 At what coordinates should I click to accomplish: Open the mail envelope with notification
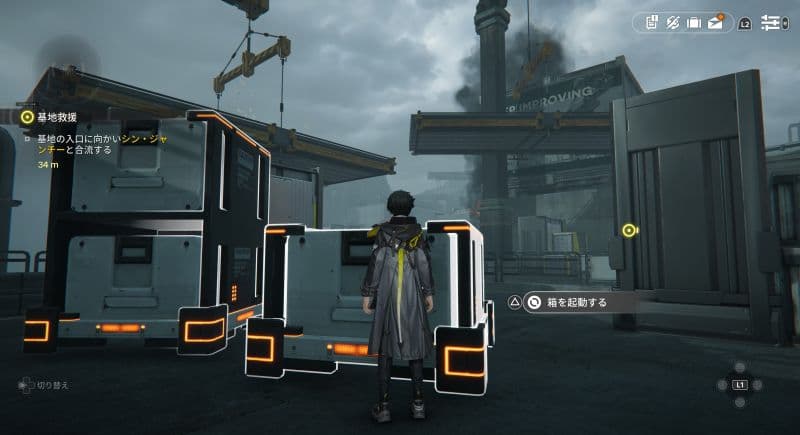[x=716, y=22]
